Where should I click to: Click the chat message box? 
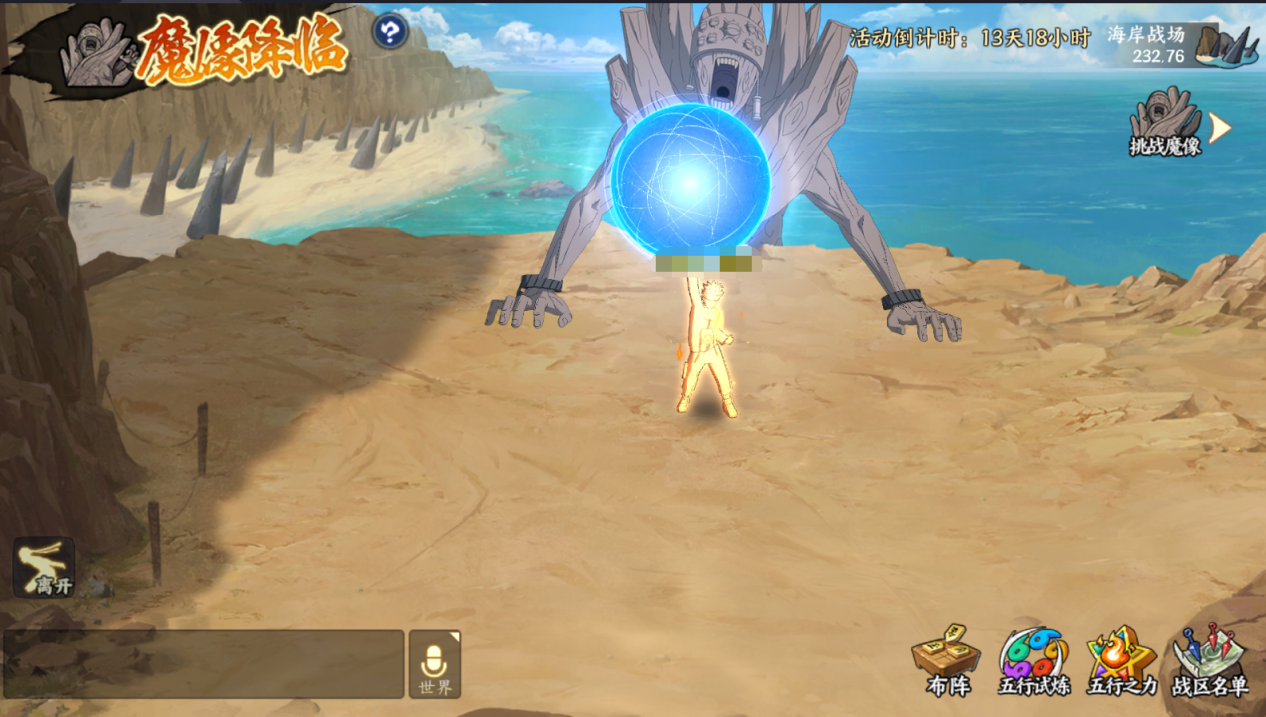coord(204,663)
